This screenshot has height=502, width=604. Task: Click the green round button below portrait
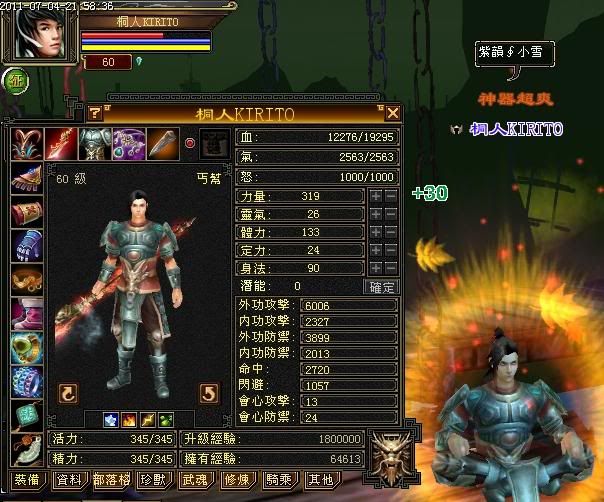17,81
